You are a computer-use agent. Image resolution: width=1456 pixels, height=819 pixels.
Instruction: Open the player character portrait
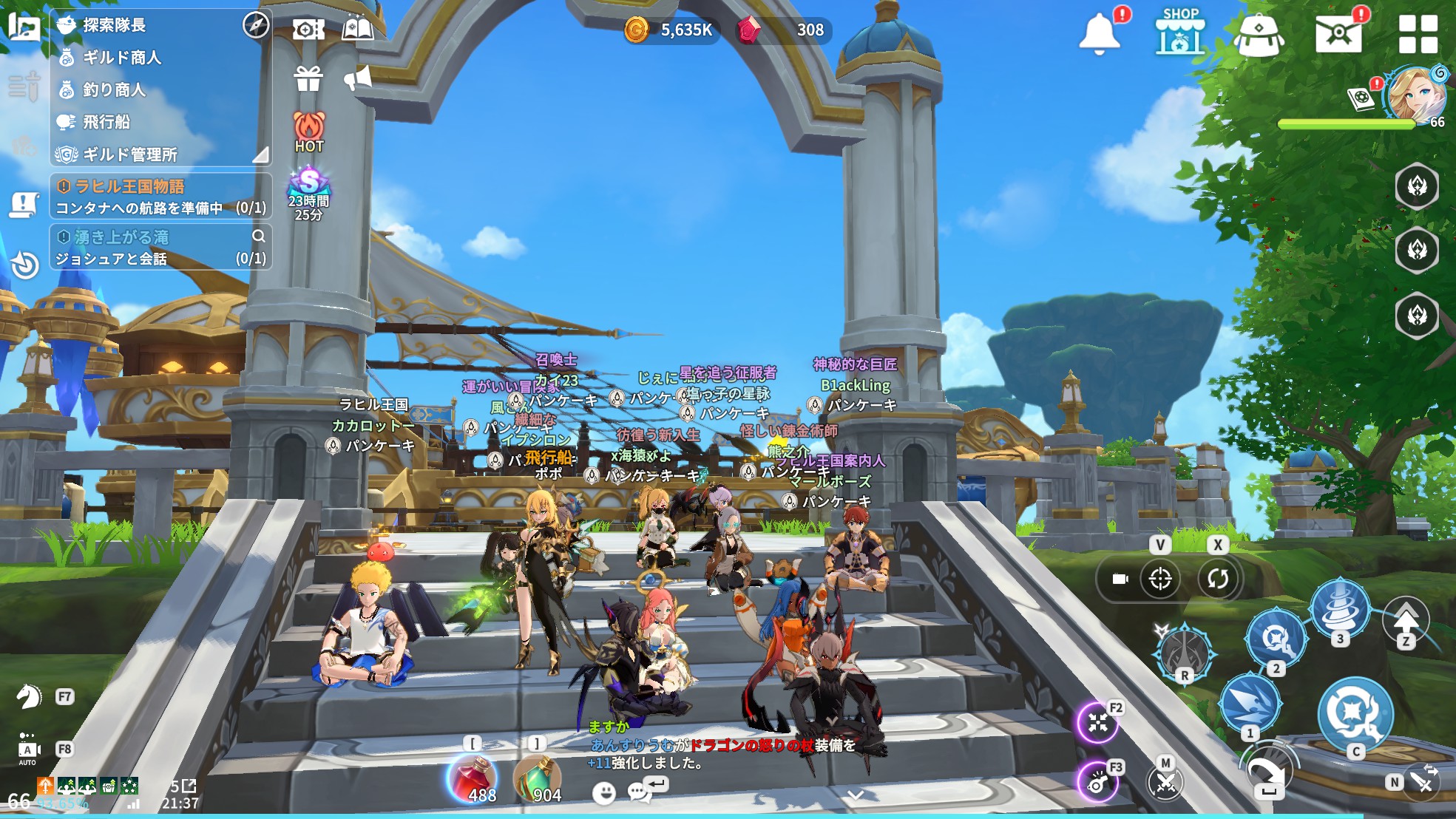point(1414,95)
